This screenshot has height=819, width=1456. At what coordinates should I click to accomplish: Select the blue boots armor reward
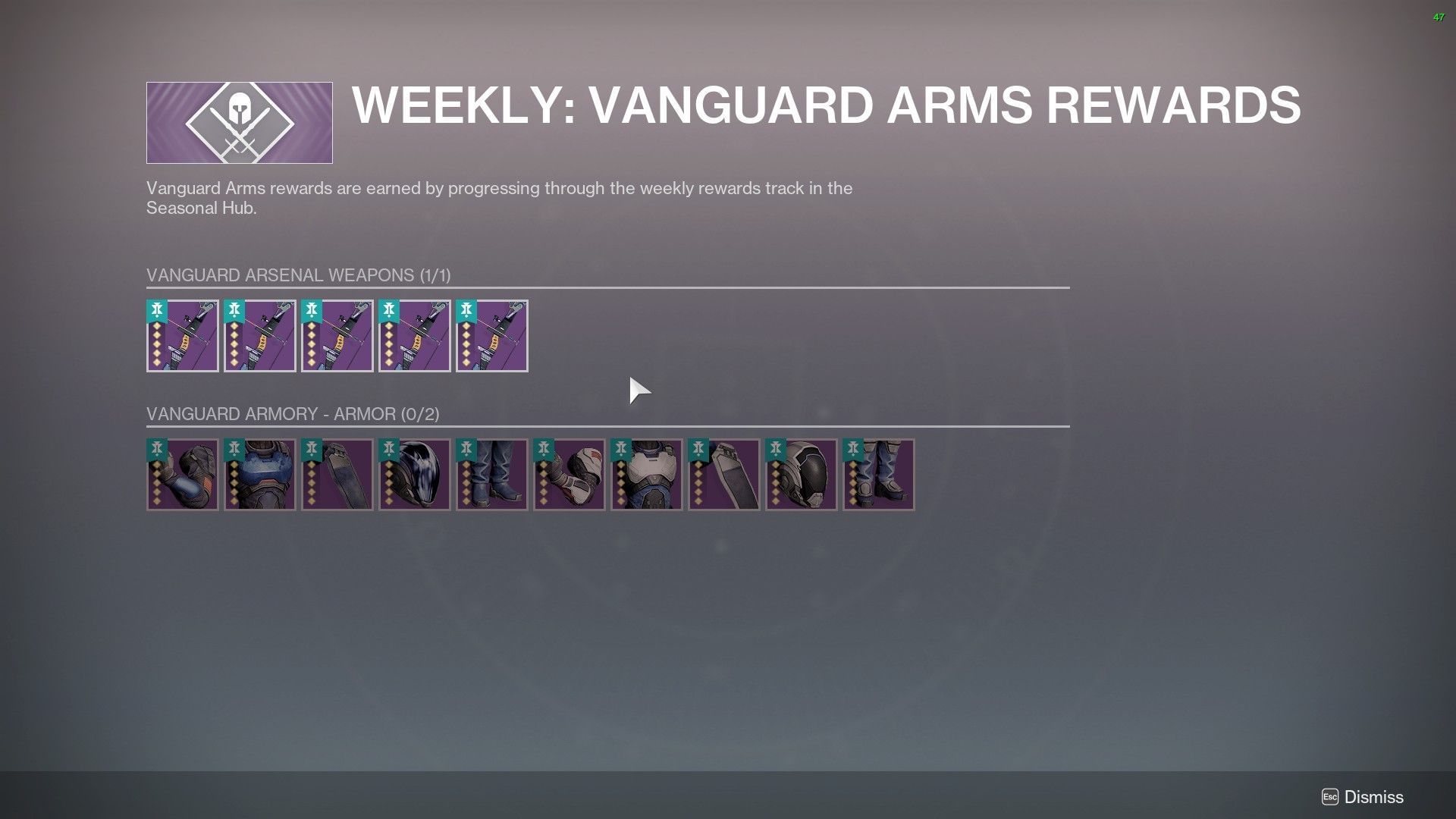pyautogui.click(x=492, y=475)
